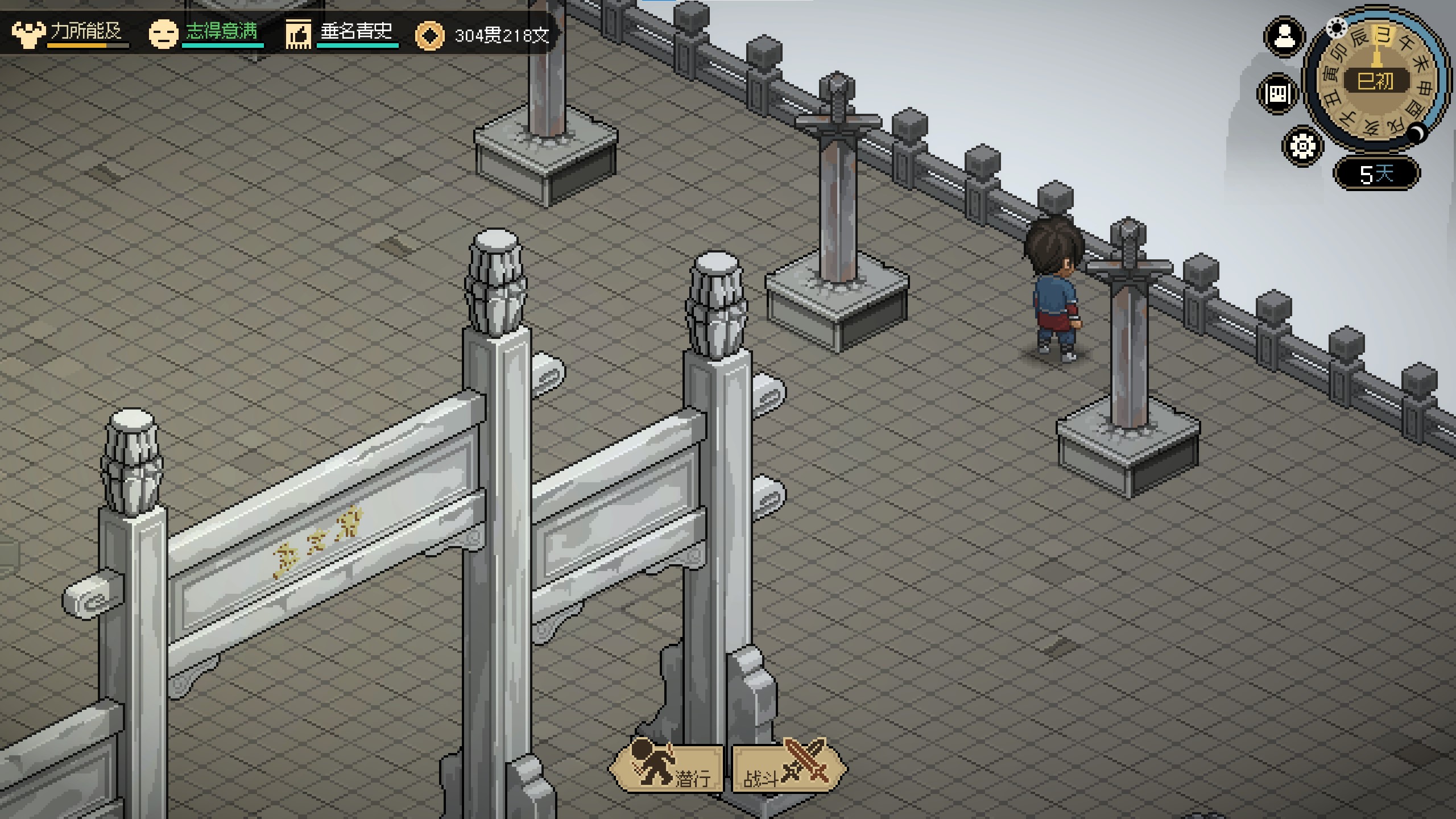Open the scroll map icon

[x=1278, y=93]
